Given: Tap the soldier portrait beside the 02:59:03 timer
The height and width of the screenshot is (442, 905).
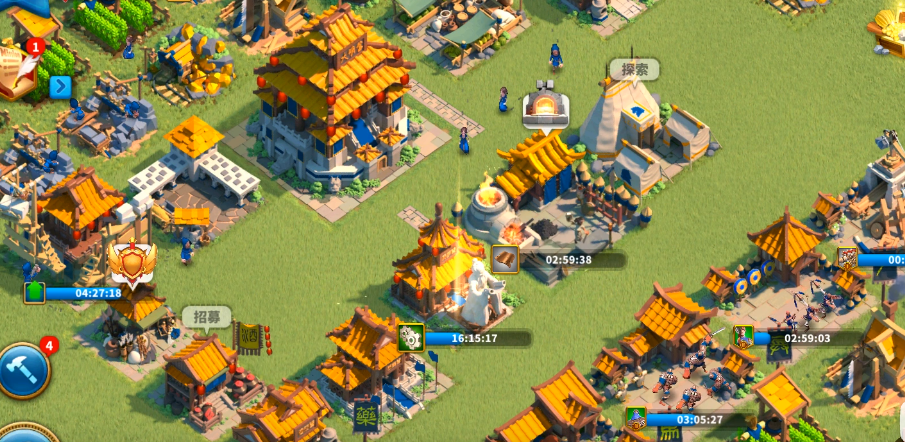Looking at the screenshot, I should pos(743,338).
